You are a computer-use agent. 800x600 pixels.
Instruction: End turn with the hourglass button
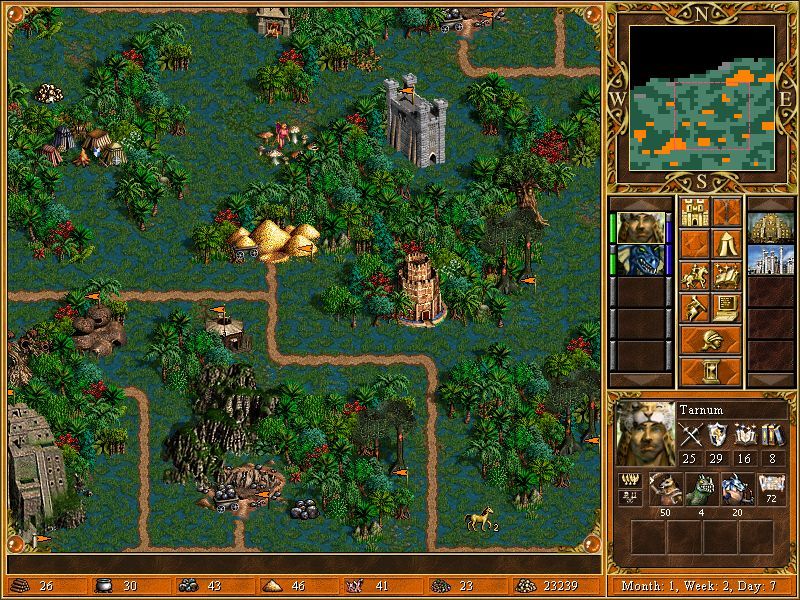tap(711, 372)
